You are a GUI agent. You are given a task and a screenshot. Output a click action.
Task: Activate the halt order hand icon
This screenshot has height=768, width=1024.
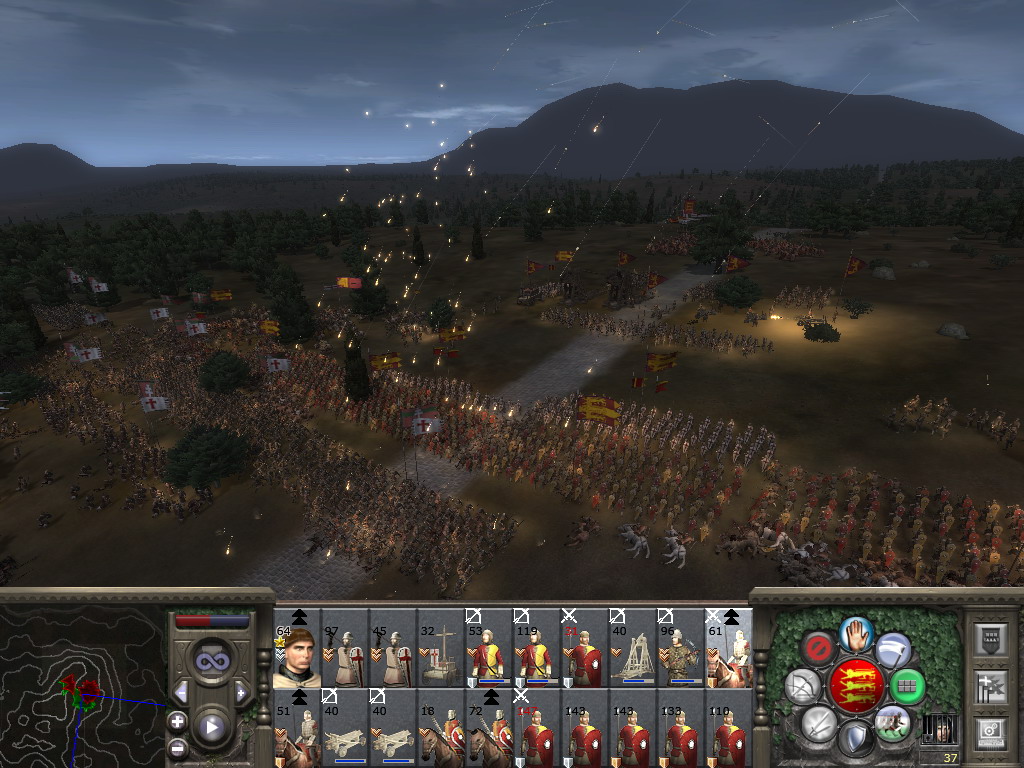[x=857, y=633]
